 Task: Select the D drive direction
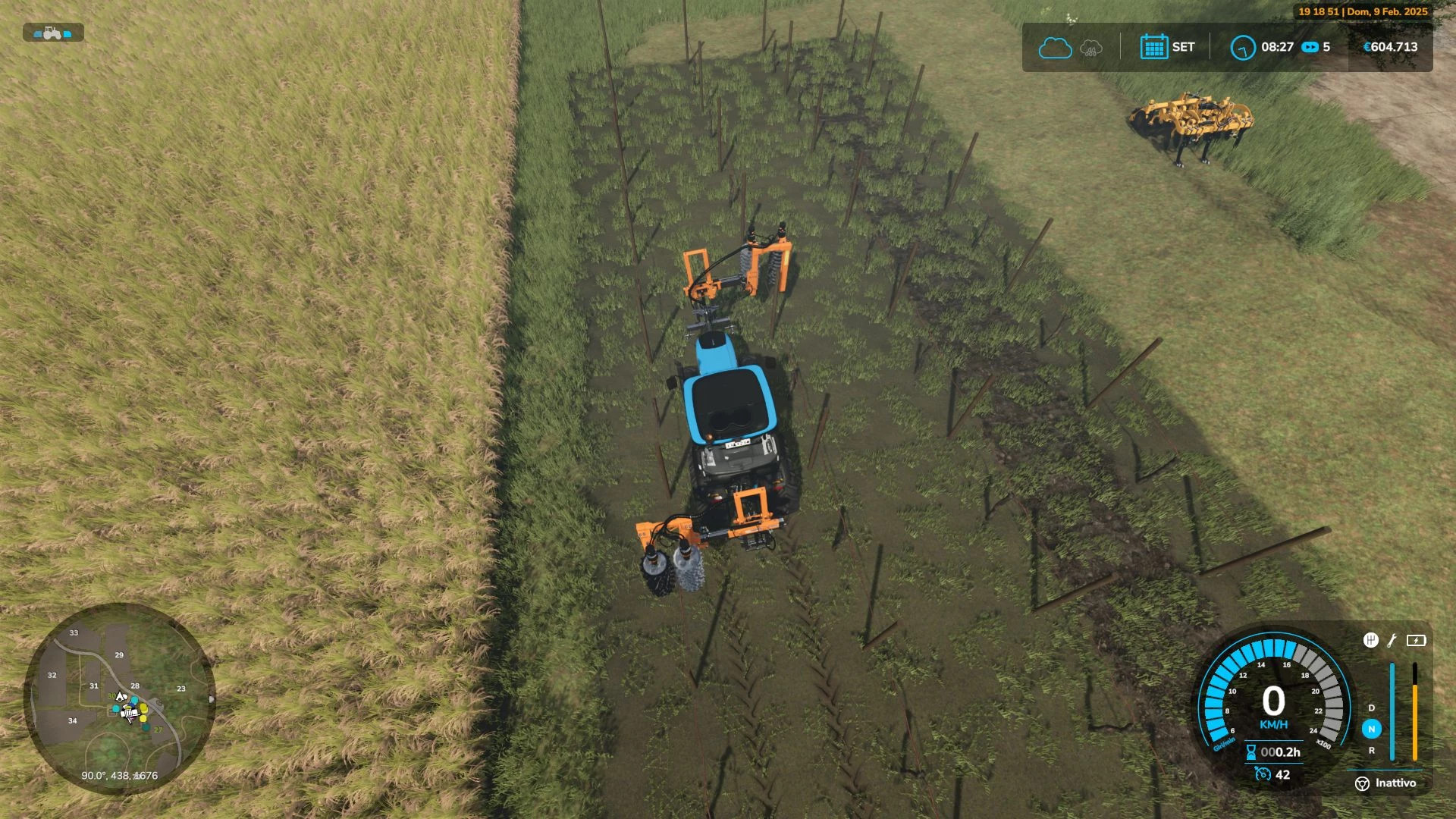point(1371,708)
